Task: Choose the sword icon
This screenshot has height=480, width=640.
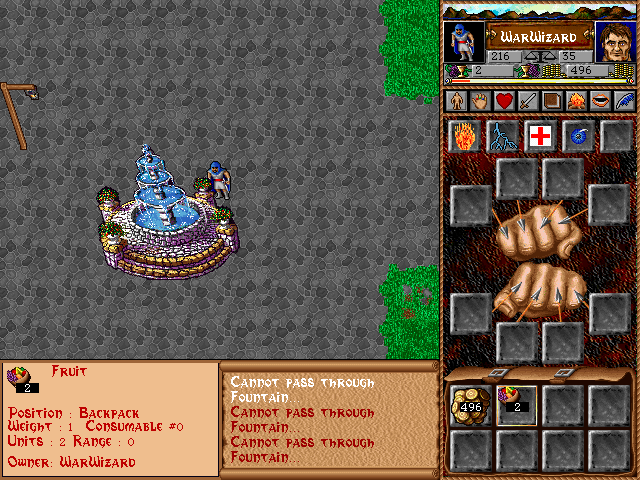Action: pos(527,101)
